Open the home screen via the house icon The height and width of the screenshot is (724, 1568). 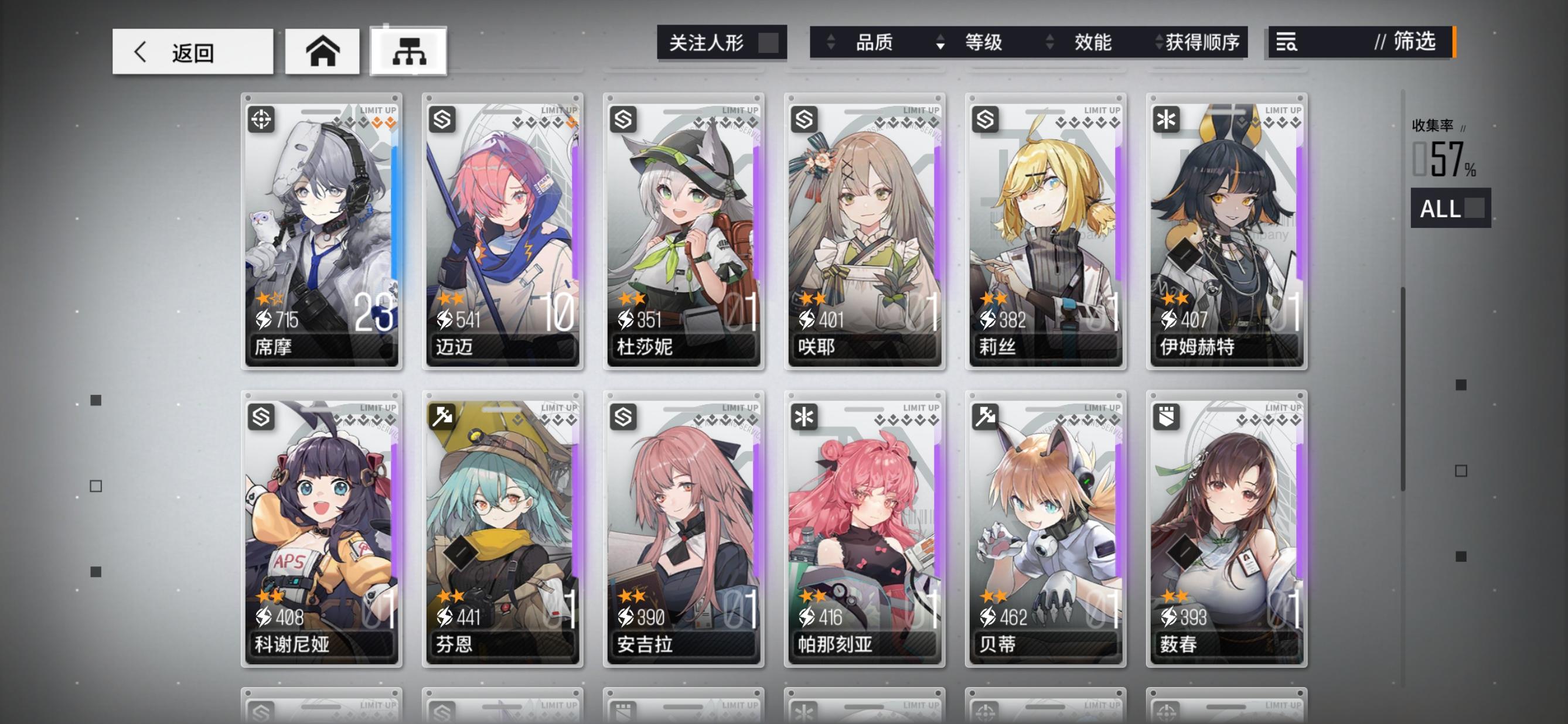[x=324, y=52]
